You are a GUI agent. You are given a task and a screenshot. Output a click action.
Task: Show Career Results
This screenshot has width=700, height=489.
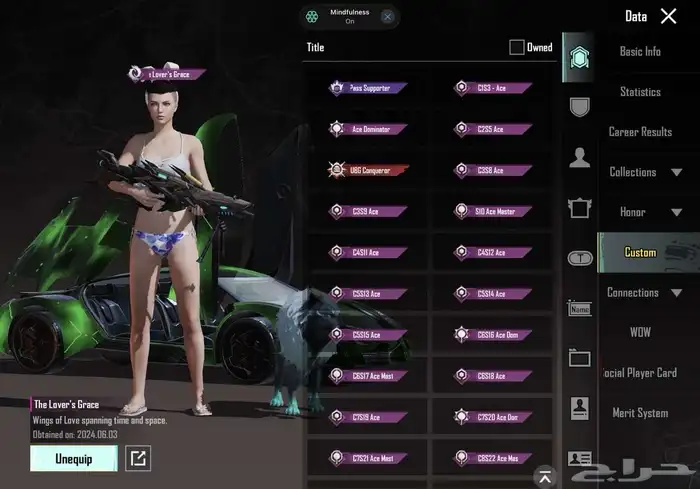coord(640,132)
